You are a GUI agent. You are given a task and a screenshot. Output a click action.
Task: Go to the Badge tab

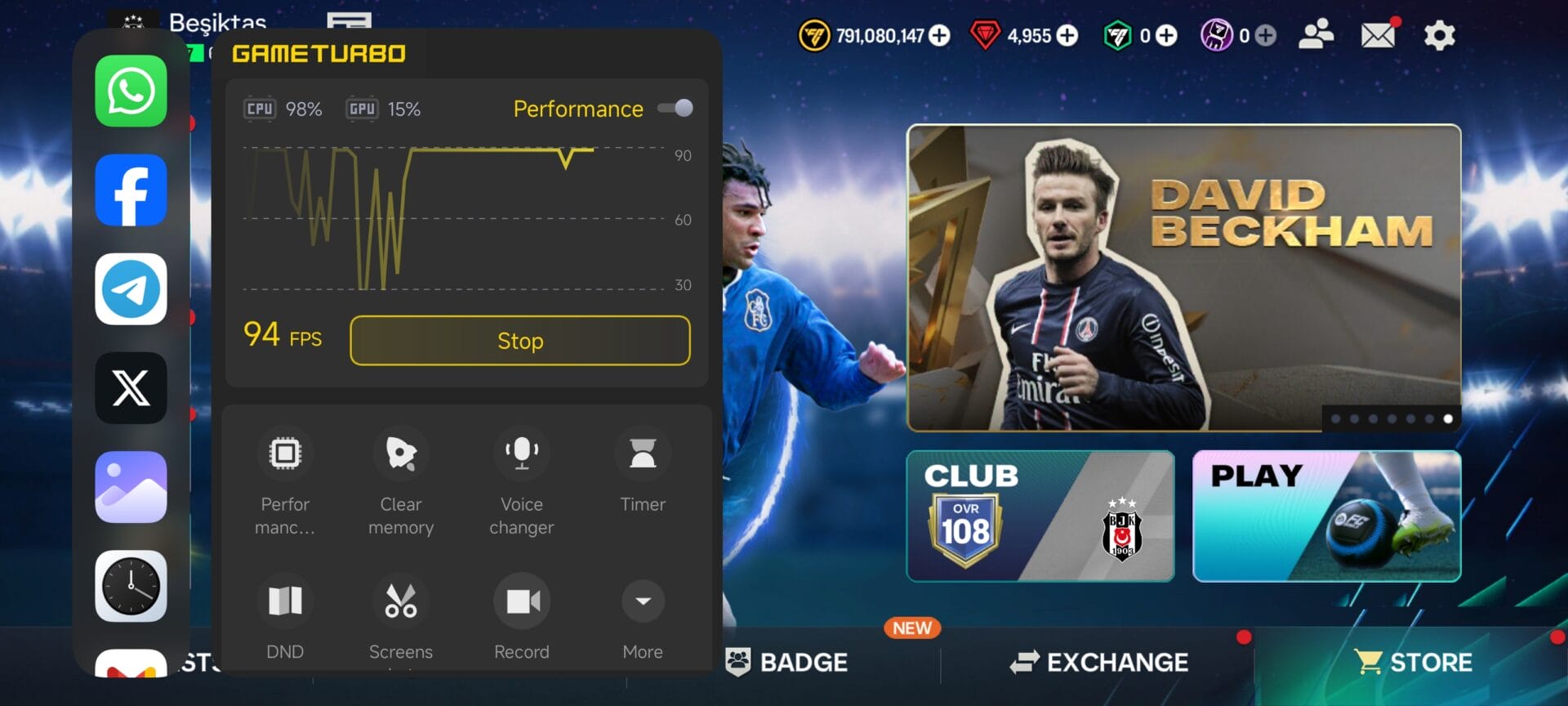point(787,662)
